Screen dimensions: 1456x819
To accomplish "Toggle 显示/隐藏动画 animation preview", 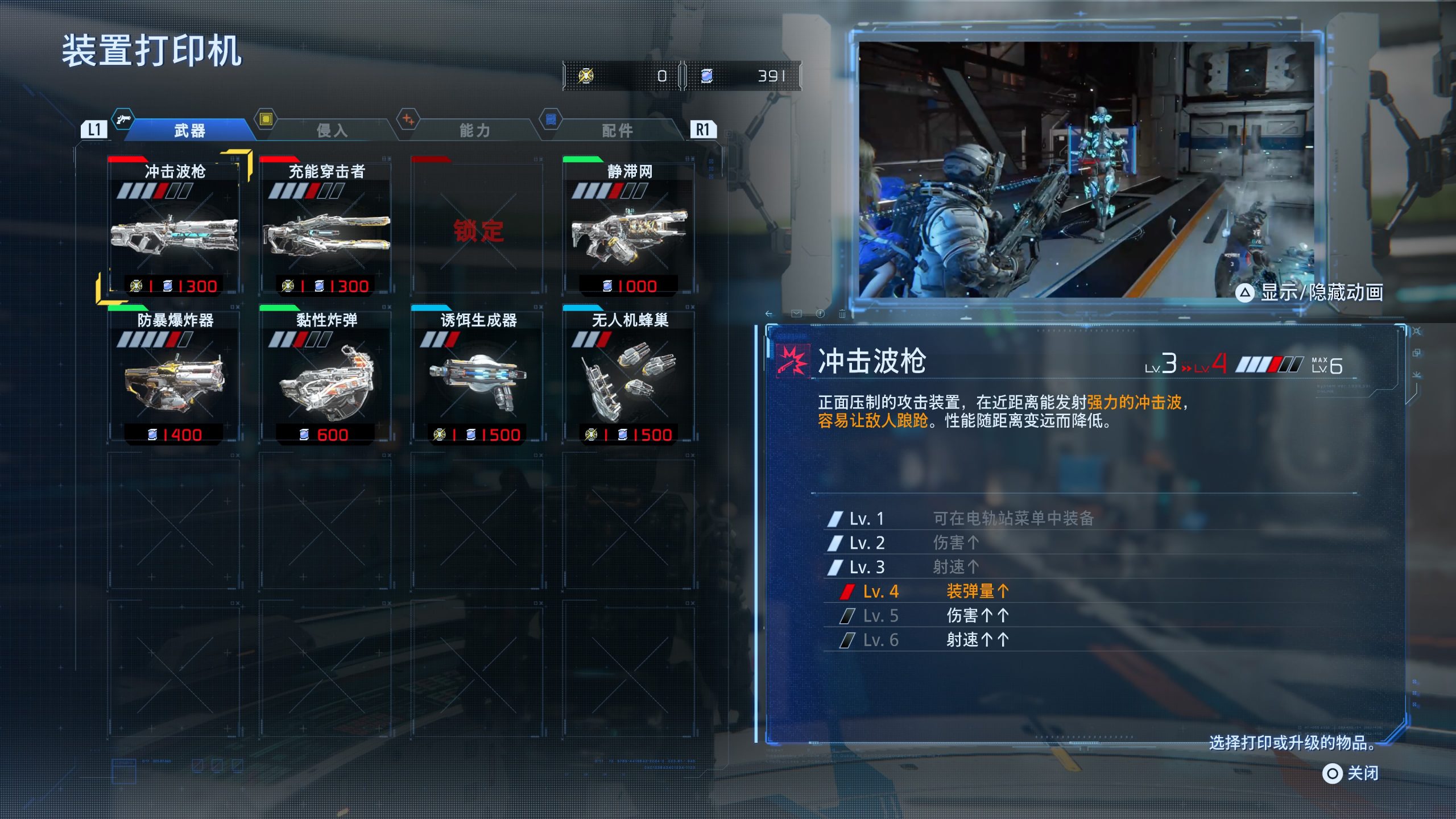I will click(1310, 293).
